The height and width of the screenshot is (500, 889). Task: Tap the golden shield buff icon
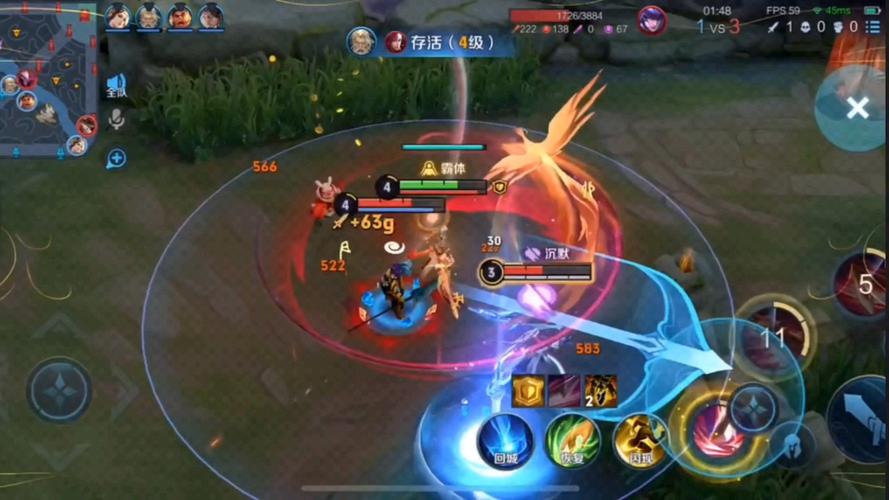pos(528,391)
